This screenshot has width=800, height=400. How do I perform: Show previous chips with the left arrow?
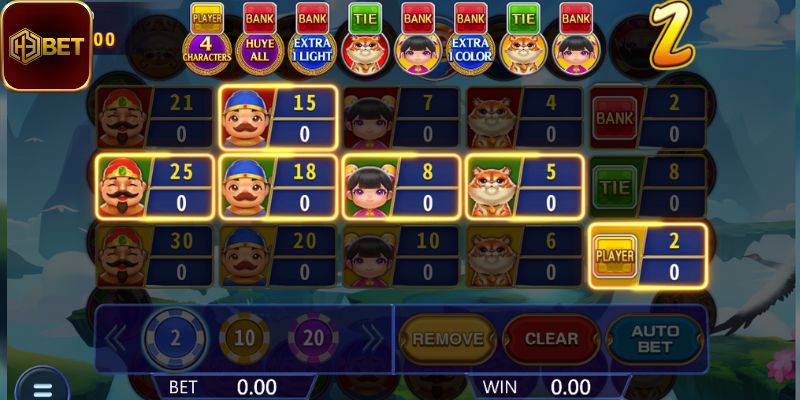[x=116, y=338]
